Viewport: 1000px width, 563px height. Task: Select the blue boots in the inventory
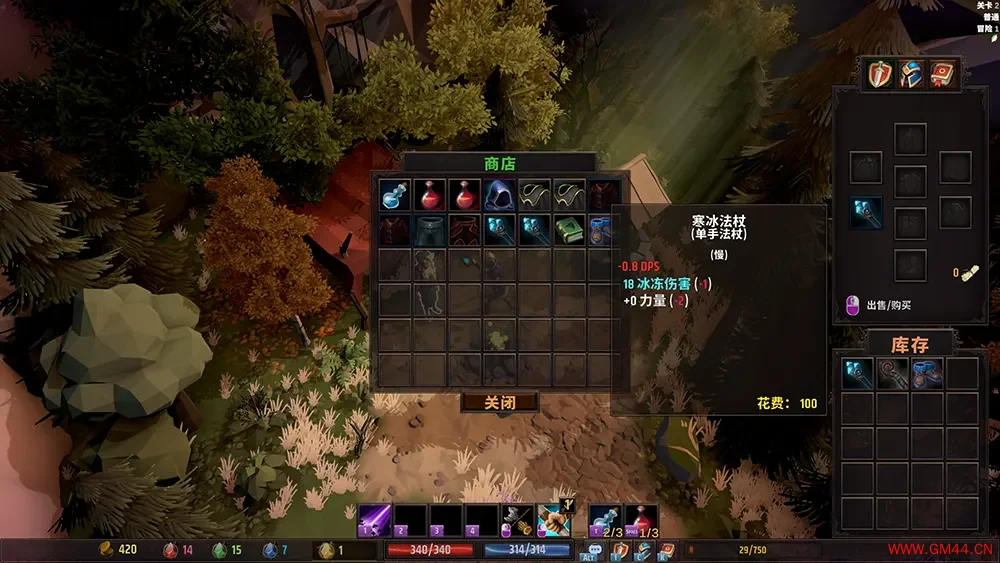click(x=927, y=373)
